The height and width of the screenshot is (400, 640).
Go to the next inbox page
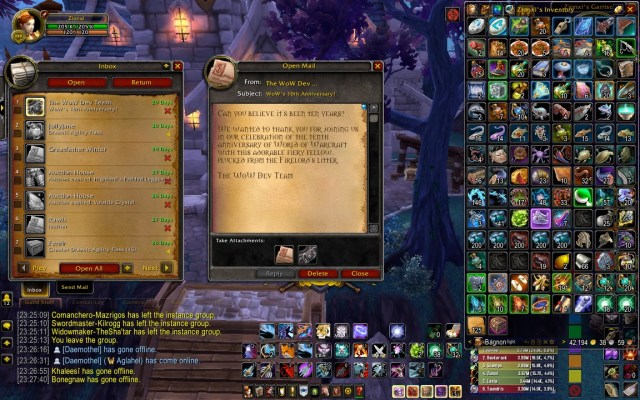pos(150,268)
